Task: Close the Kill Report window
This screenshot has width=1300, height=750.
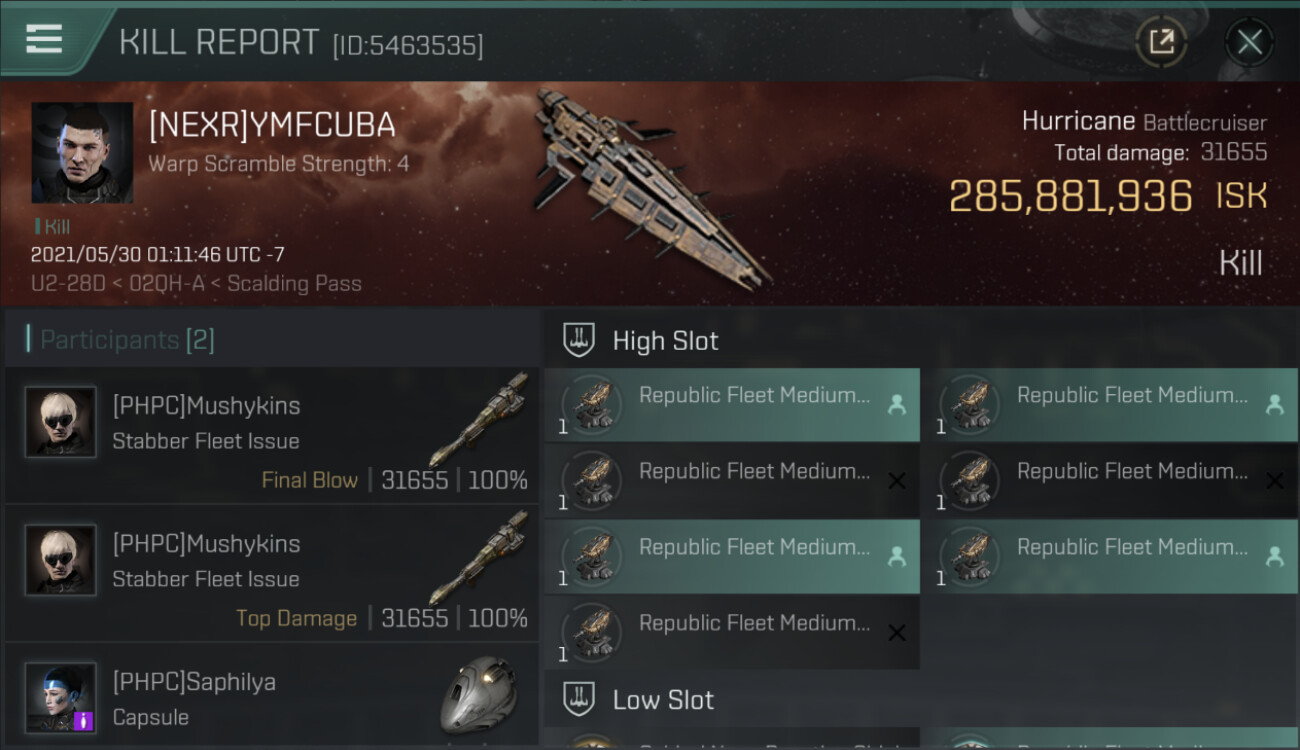Action: 1249,42
